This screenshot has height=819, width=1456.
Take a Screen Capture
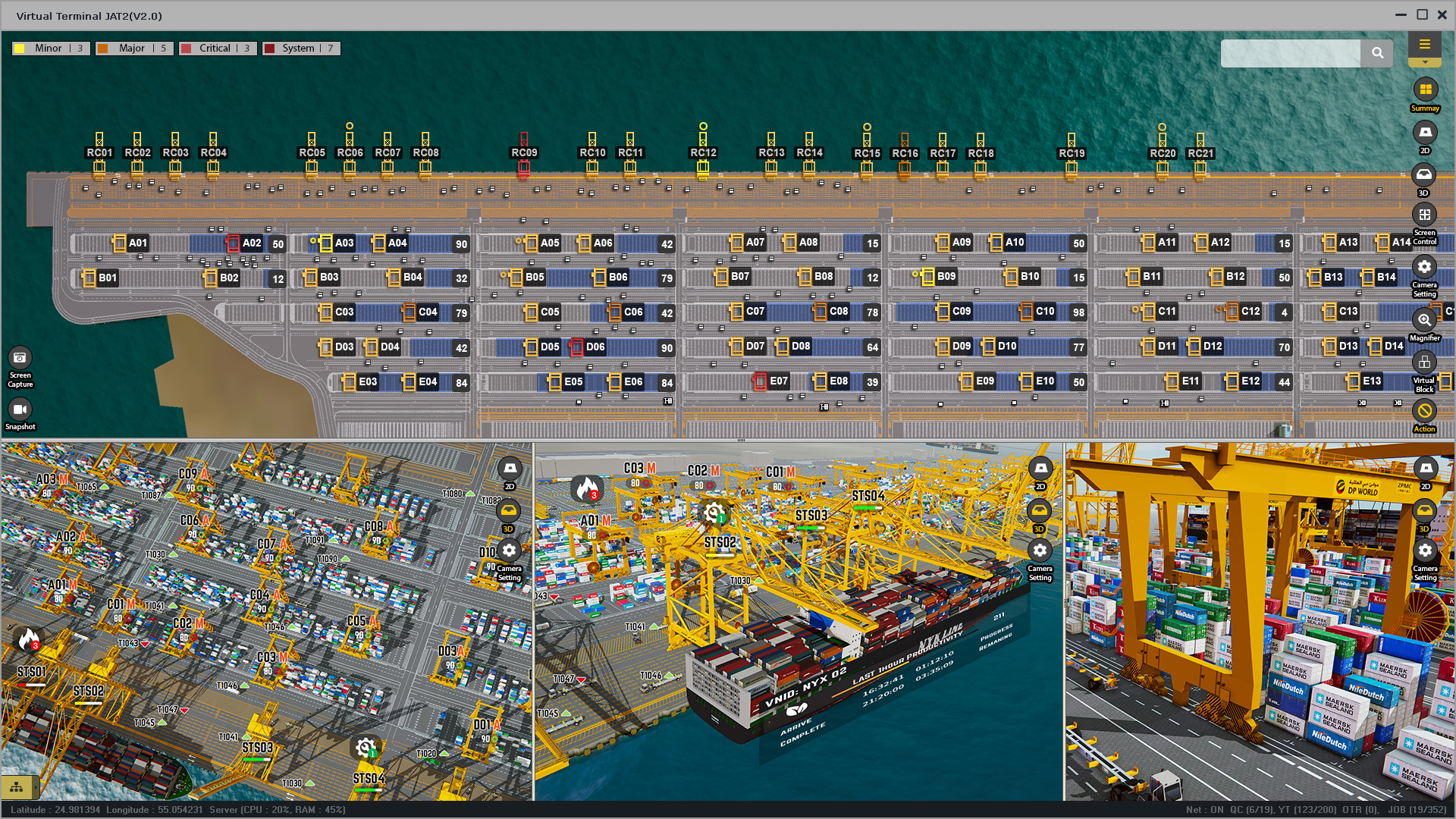20,359
